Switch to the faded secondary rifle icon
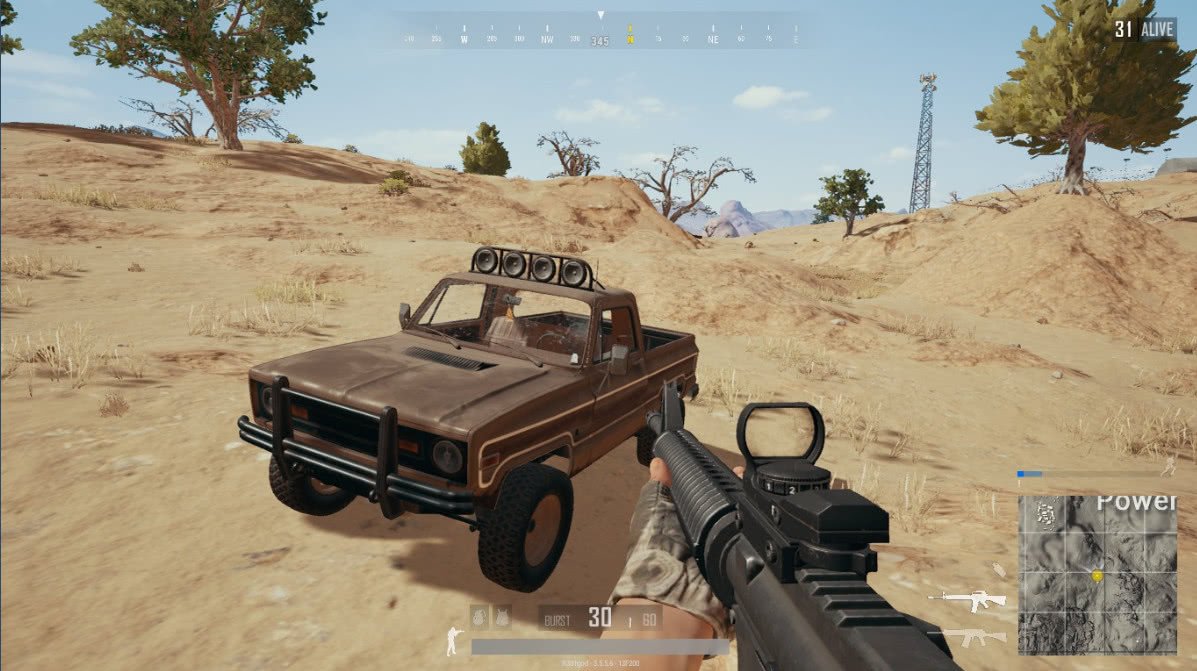 click(x=970, y=636)
